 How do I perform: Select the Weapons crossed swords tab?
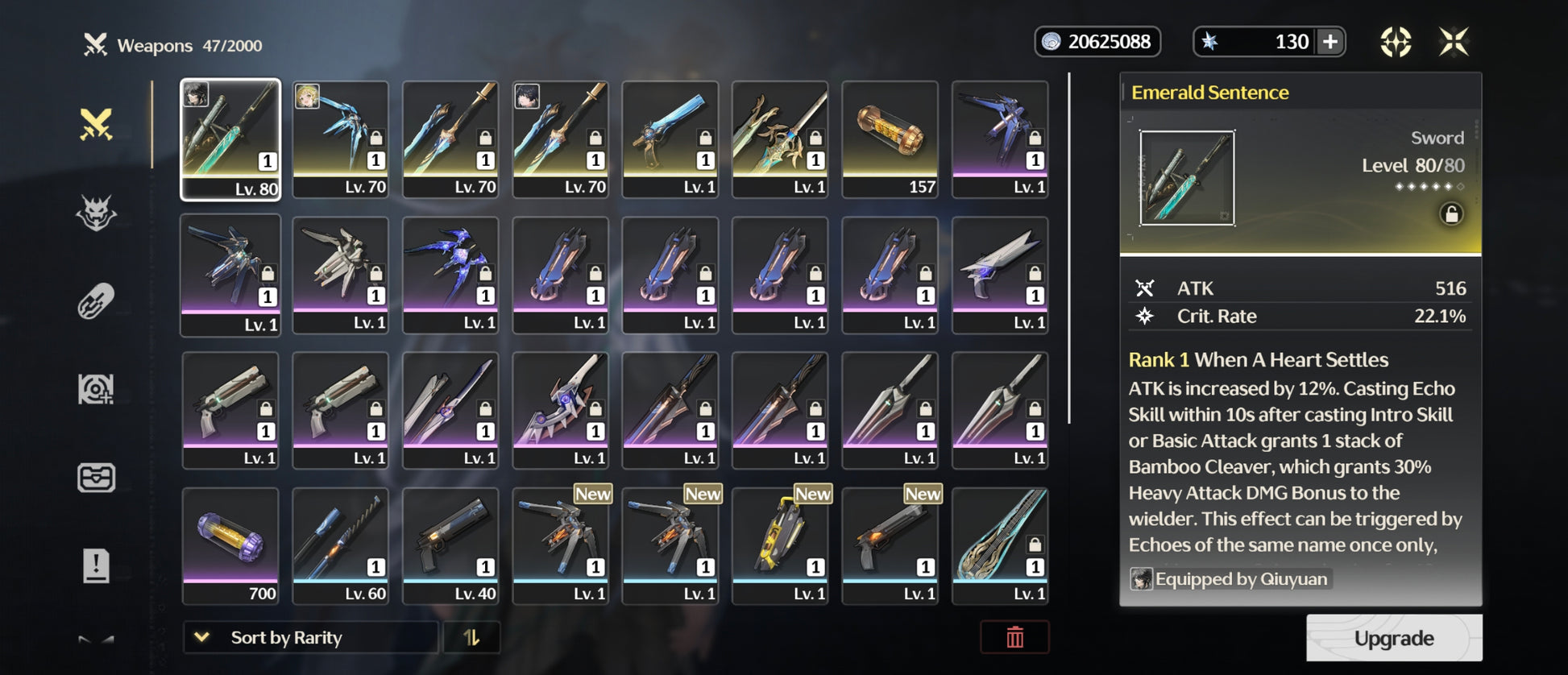click(x=96, y=125)
